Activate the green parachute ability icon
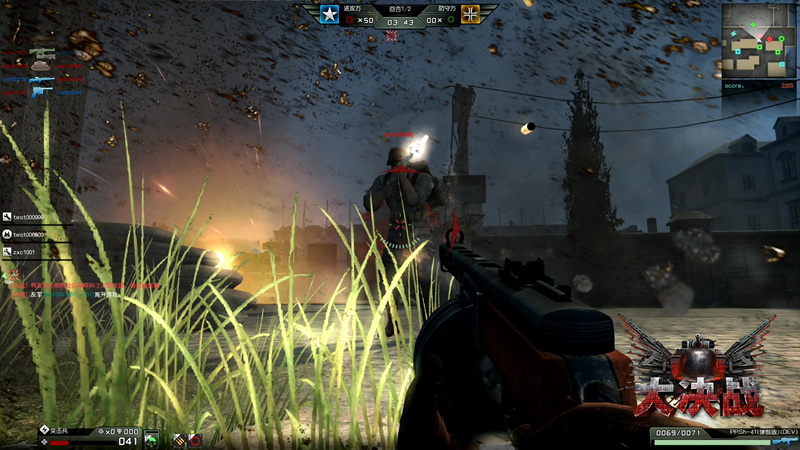 click(151, 439)
